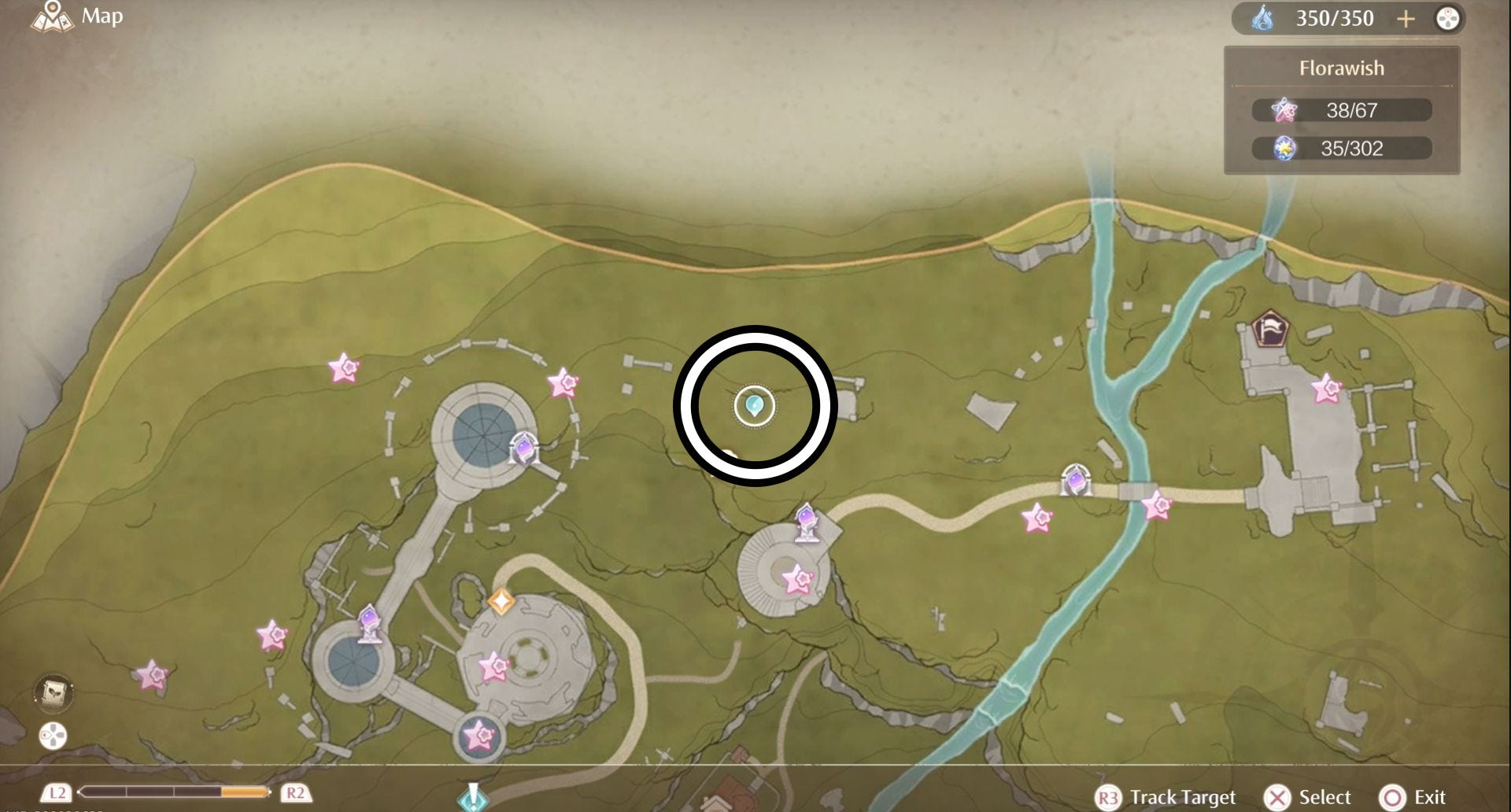Select the Whimstar inside the small dark-blue circle
Screen dimensions: 1511x812
pyautogui.click(x=478, y=736)
